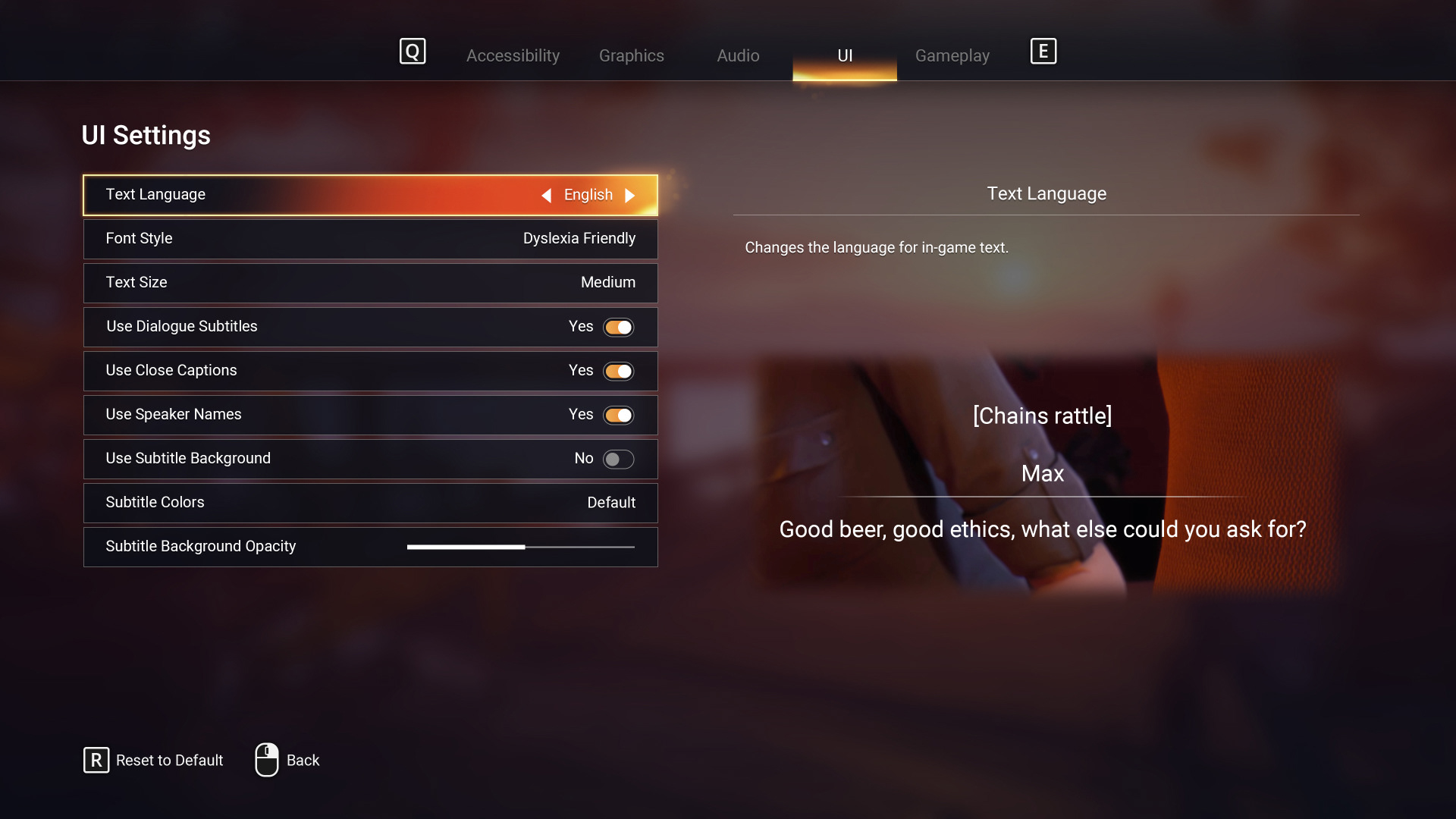Open the Subtitle Colors selector
This screenshot has width=1456, height=819.
tap(370, 502)
